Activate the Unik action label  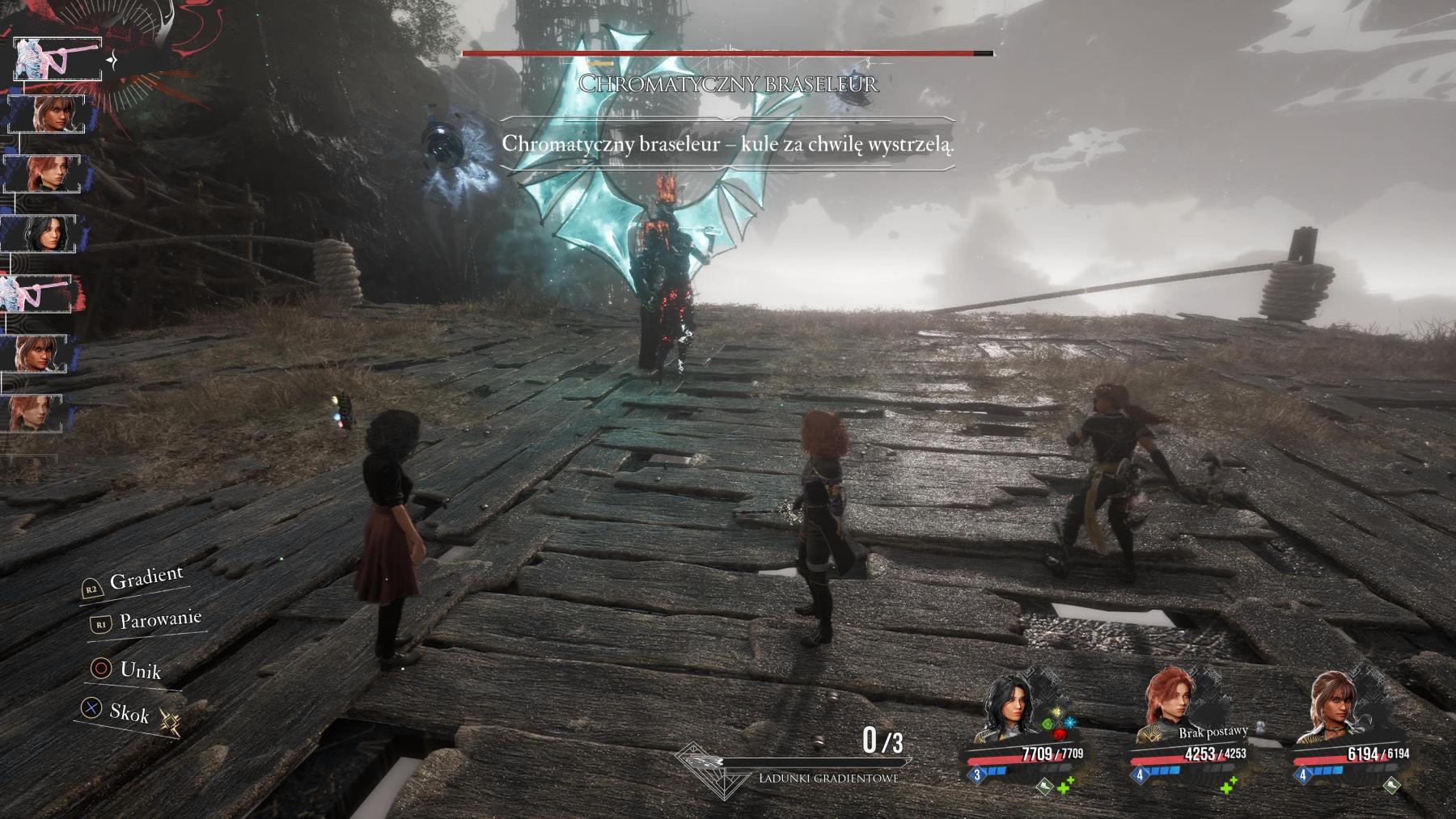click(140, 670)
